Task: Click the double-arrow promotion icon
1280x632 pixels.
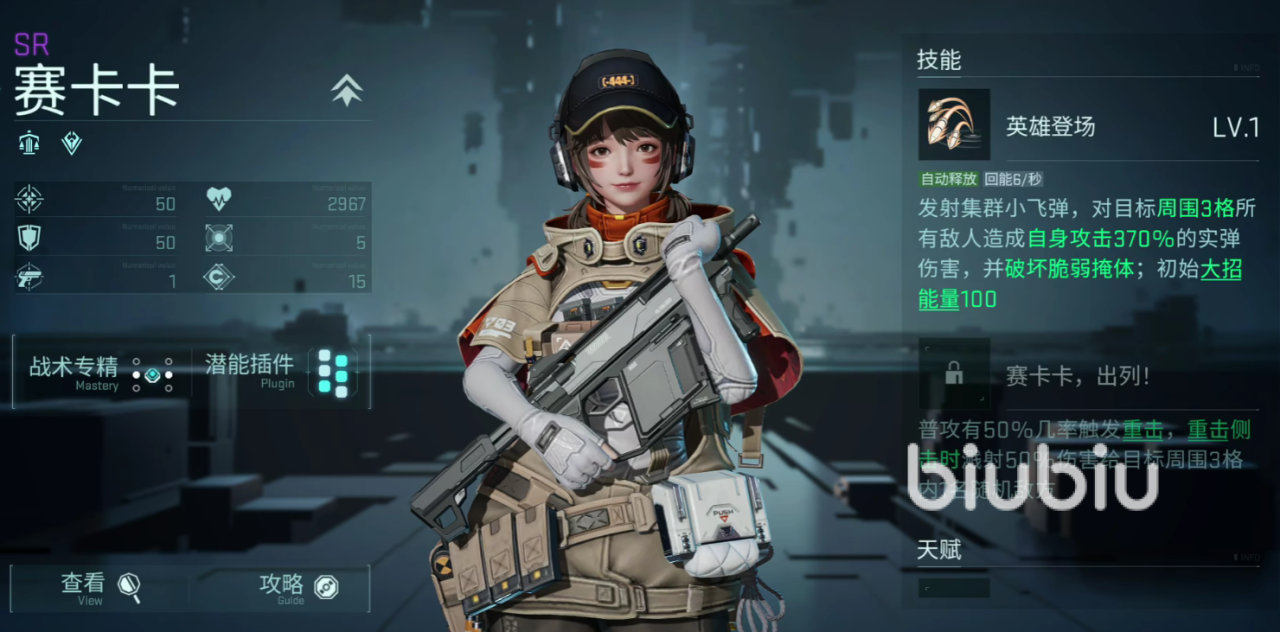Action: 346,91
